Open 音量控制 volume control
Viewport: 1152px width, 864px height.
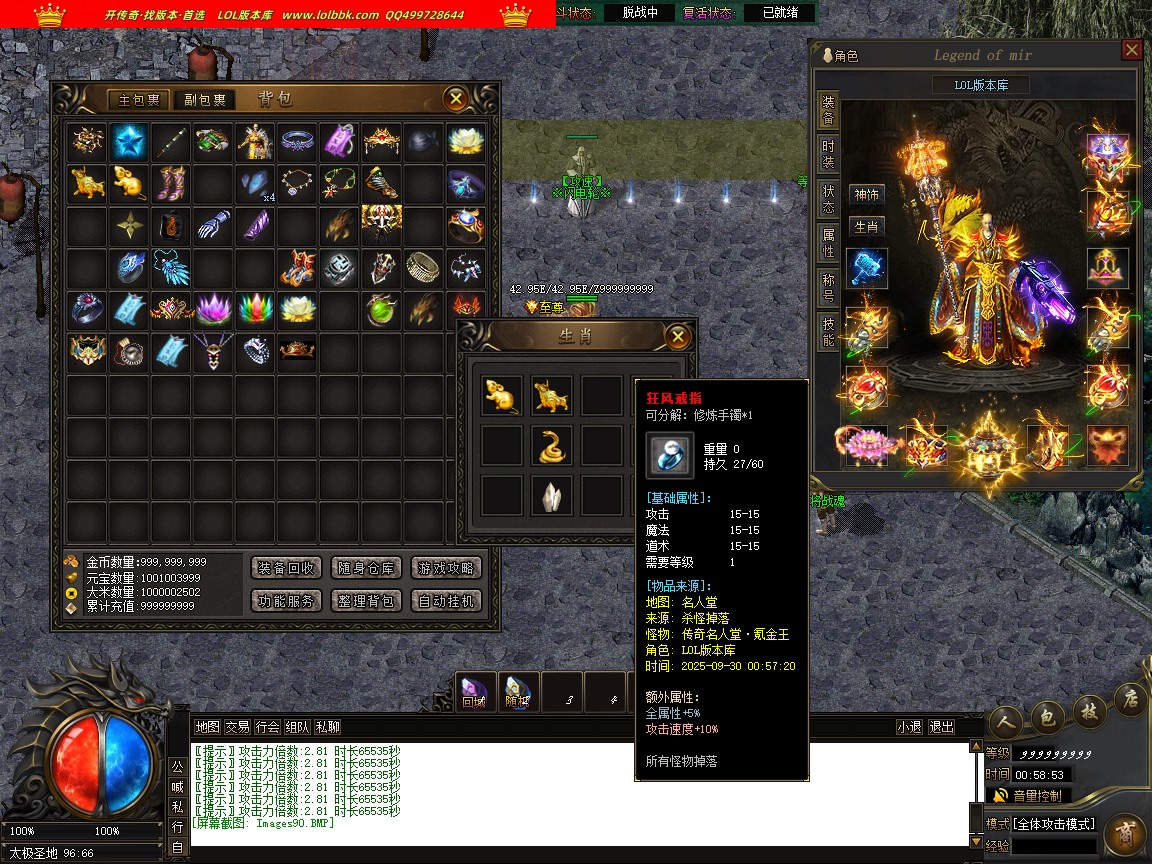(1036, 796)
